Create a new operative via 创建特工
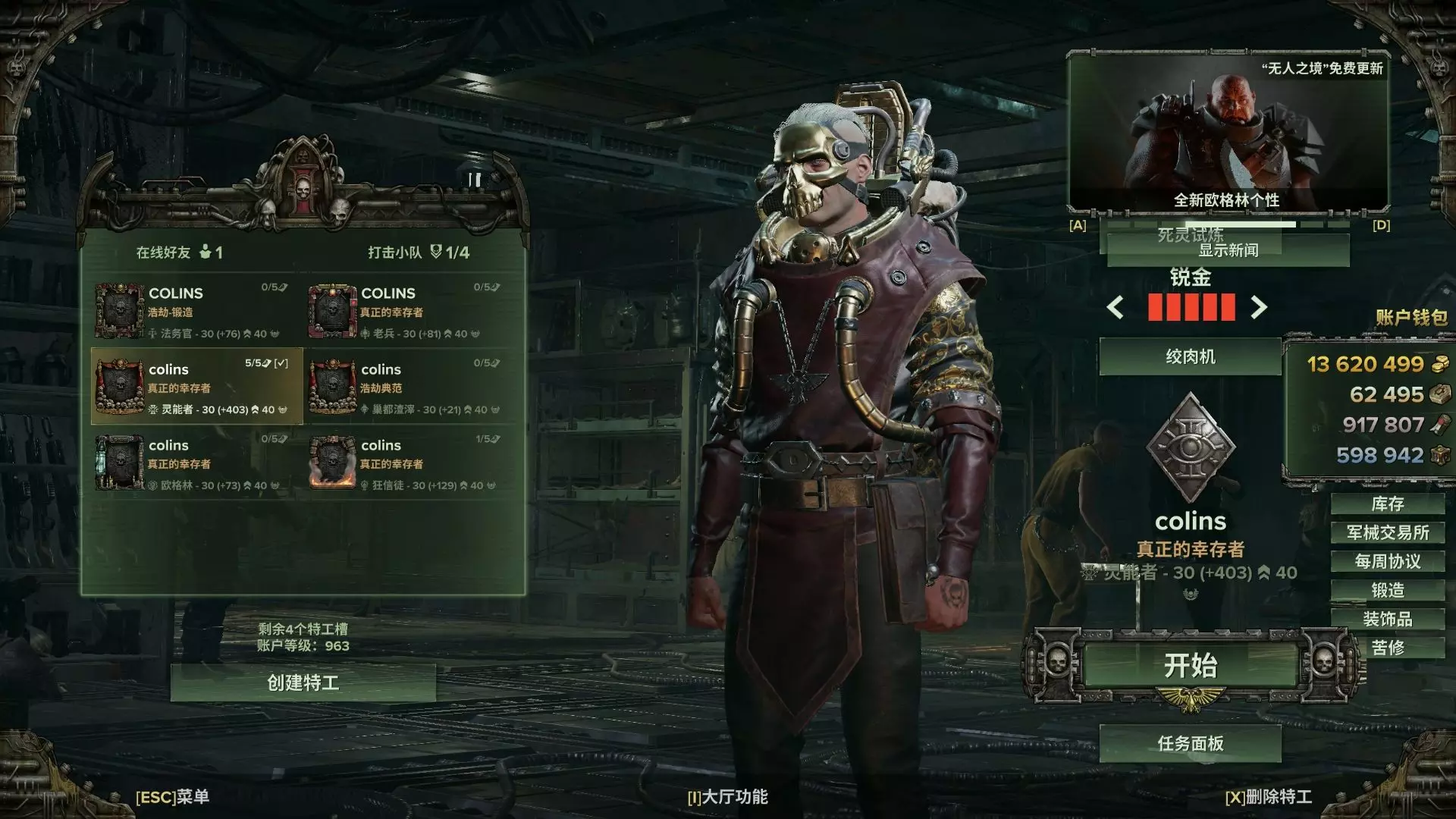The image size is (1456, 819). [x=303, y=683]
